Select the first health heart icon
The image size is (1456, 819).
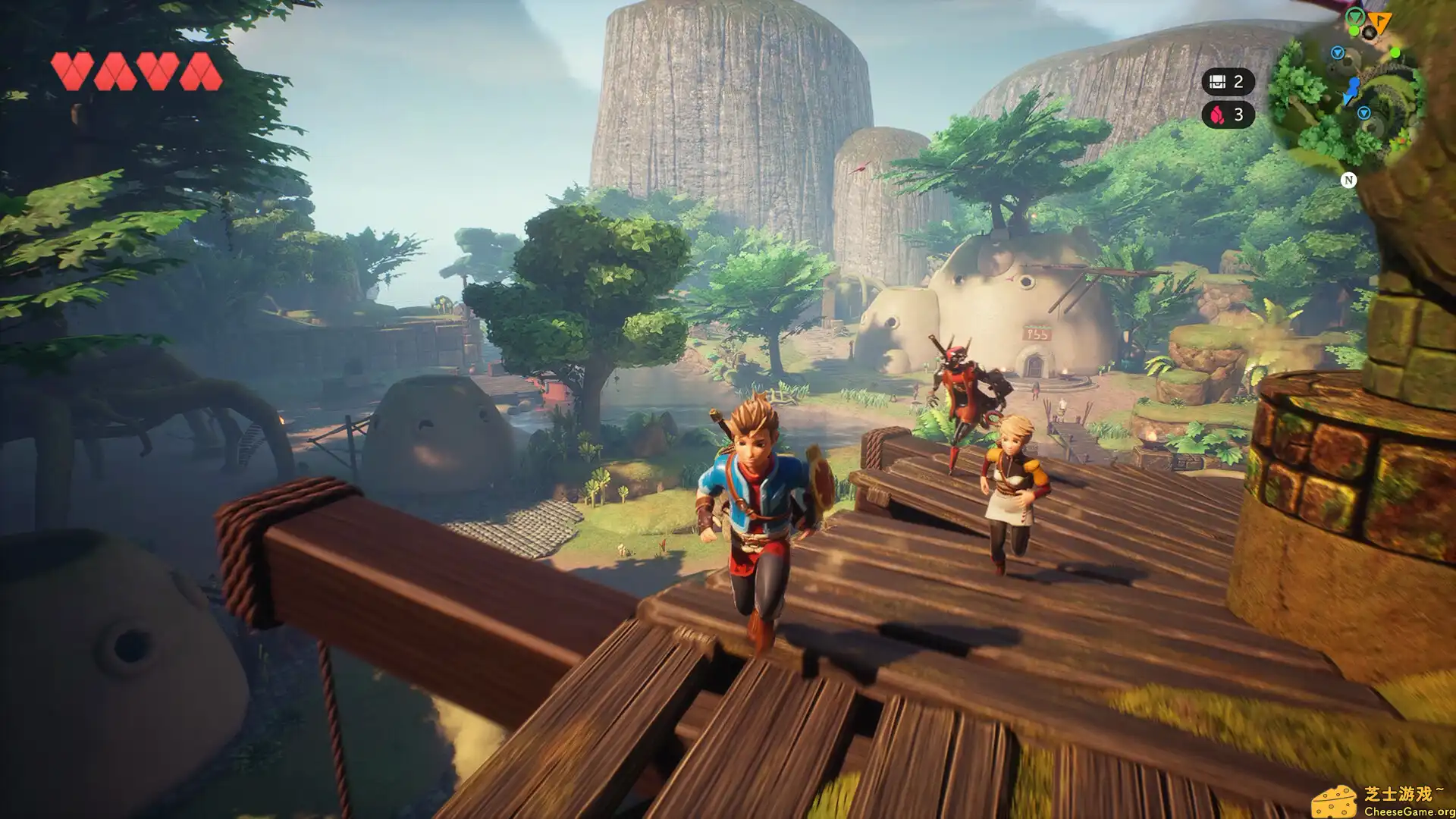[72, 67]
